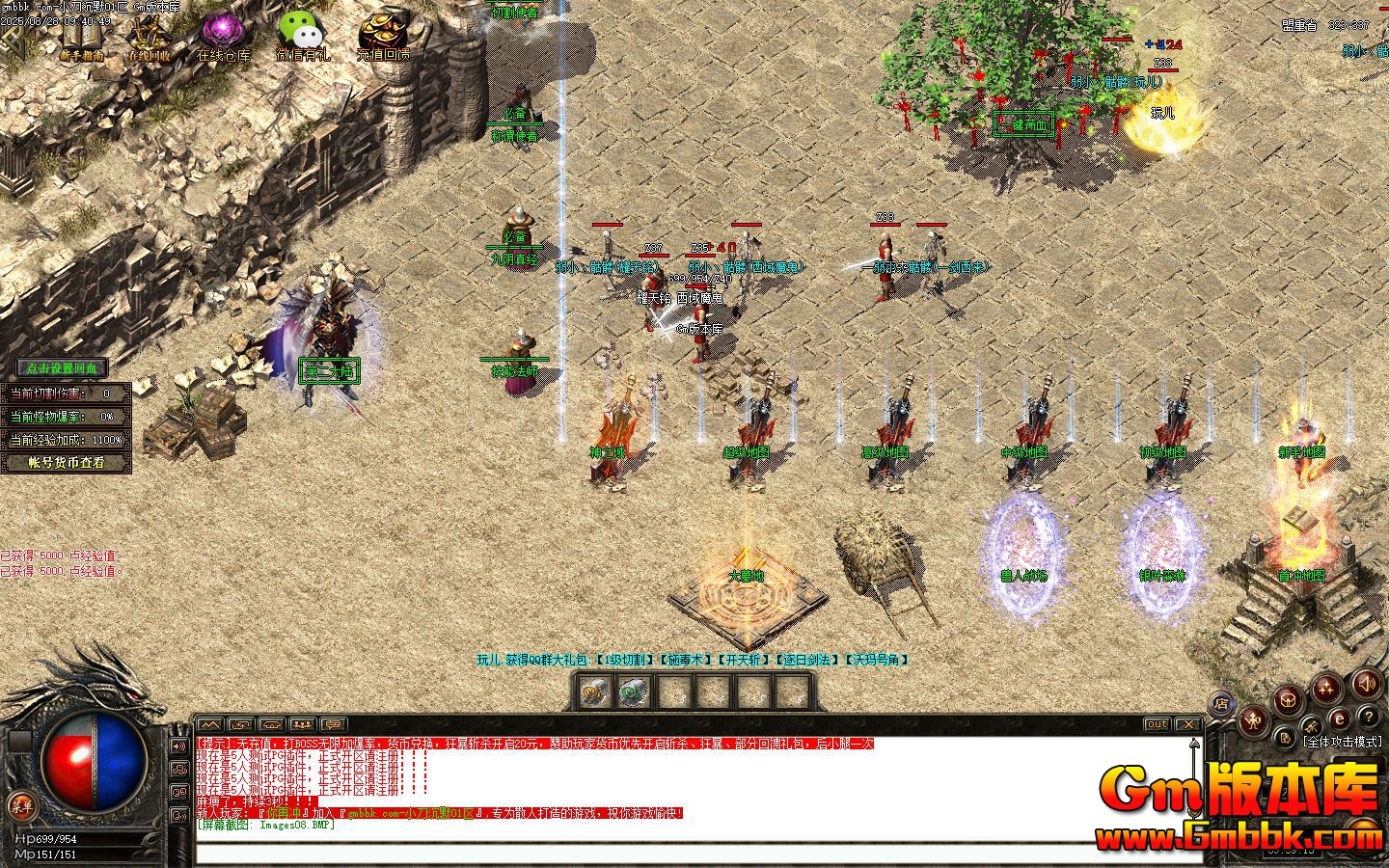Image resolution: width=1389 pixels, height=868 pixels.
Task: Toggle the speaker sound icon bottom right
Action: pos(1367,685)
